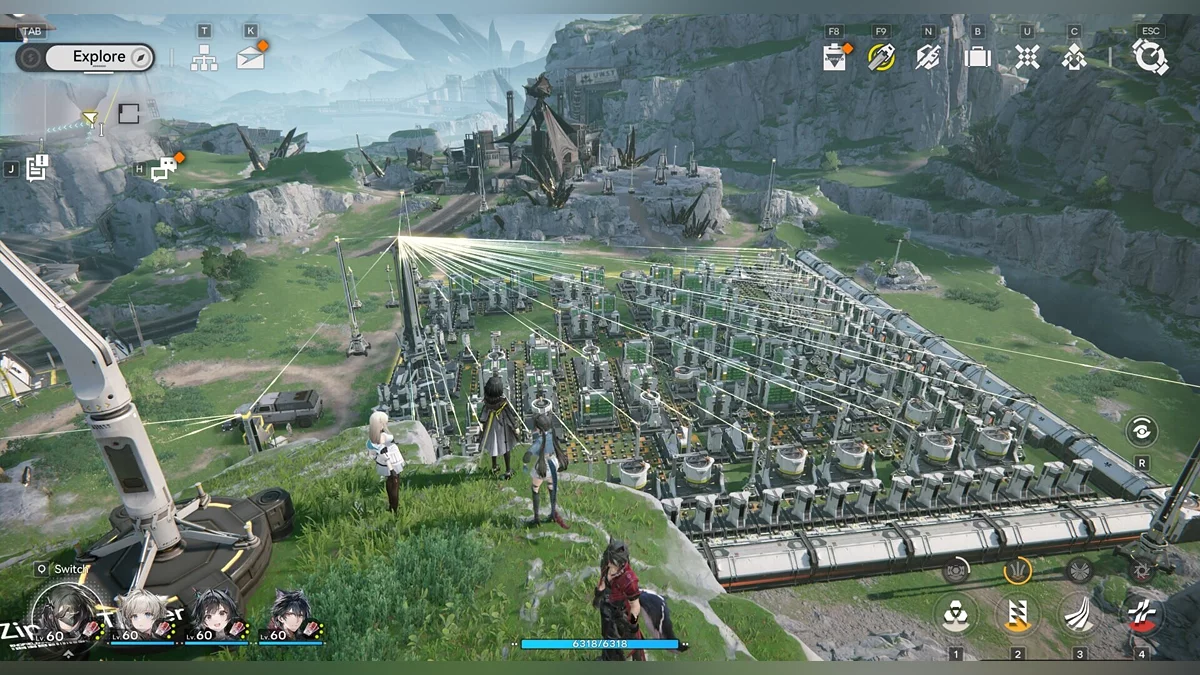Use skill slot three slash icon
Image resolution: width=1200 pixels, height=675 pixels.
click(1079, 614)
